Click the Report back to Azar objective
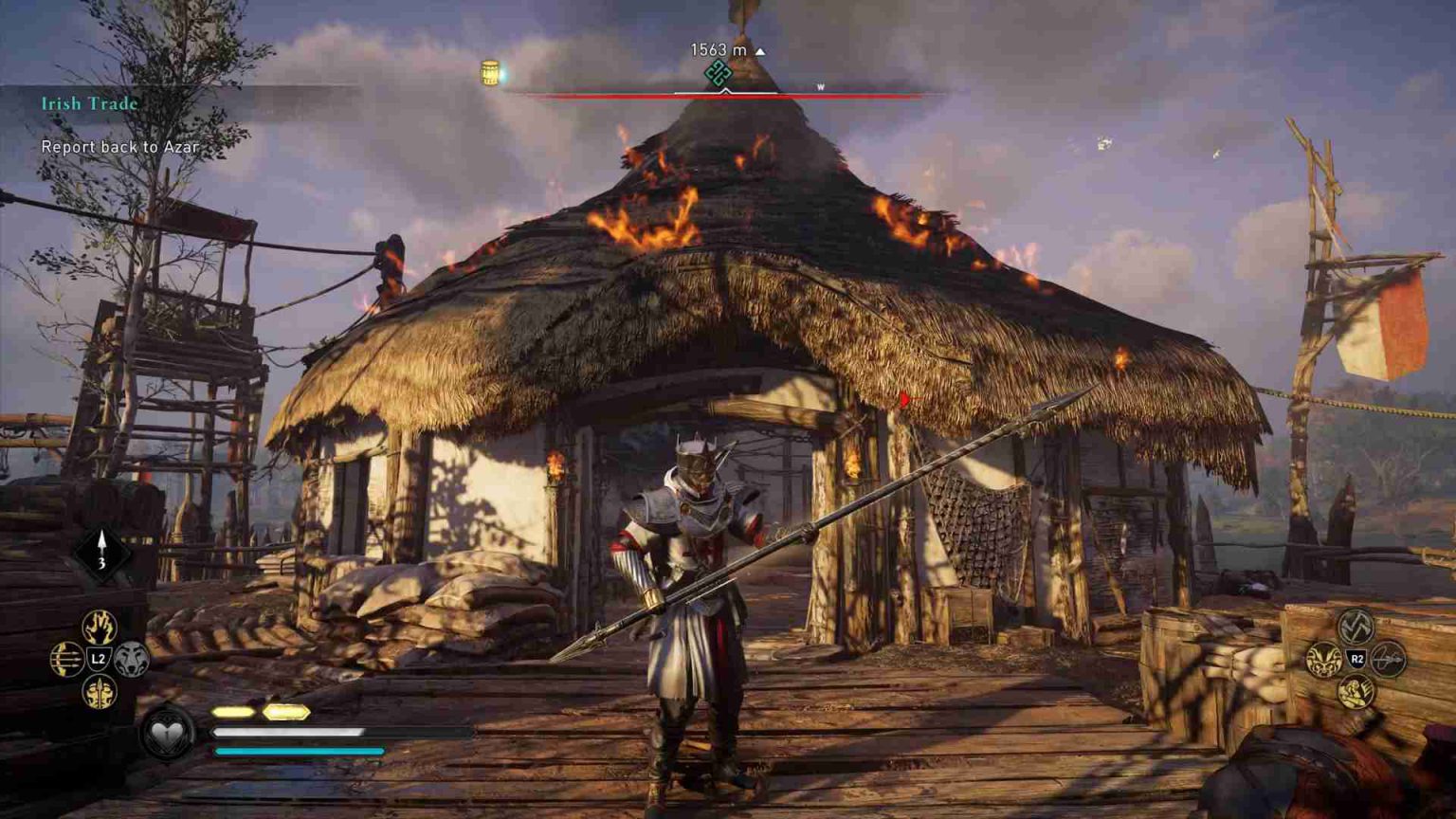This screenshot has height=819, width=1456. (x=118, y=148)
